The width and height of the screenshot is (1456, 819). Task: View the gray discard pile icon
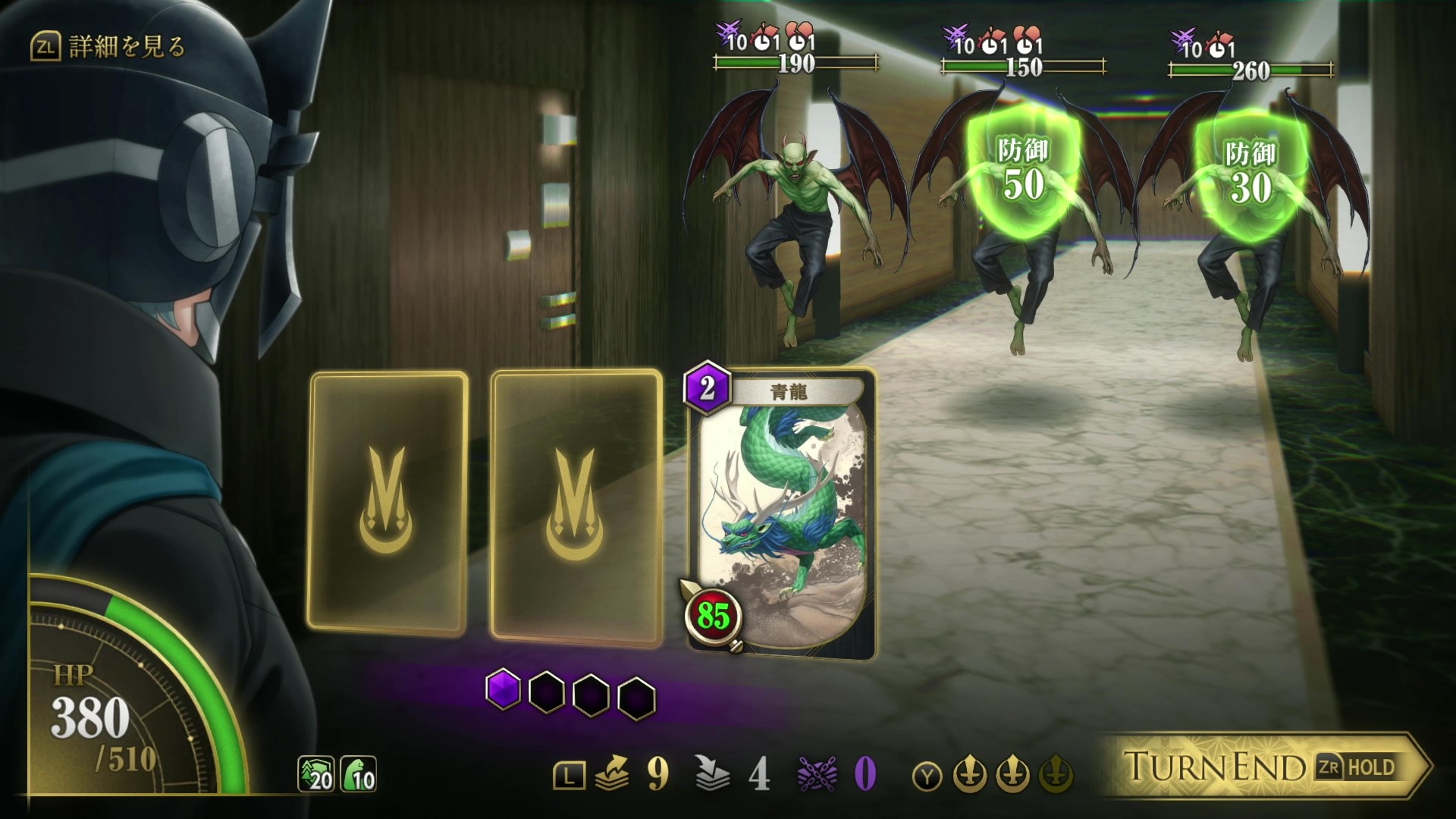[712, 774]
